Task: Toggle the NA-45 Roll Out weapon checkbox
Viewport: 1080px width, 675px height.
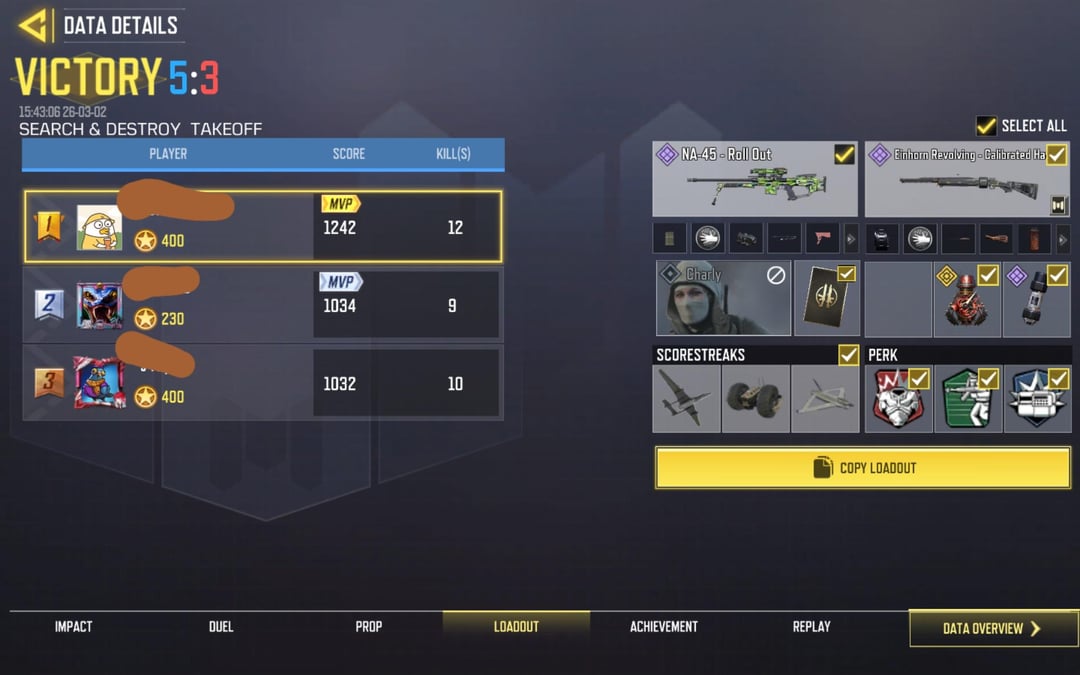Action: point(844,154)
